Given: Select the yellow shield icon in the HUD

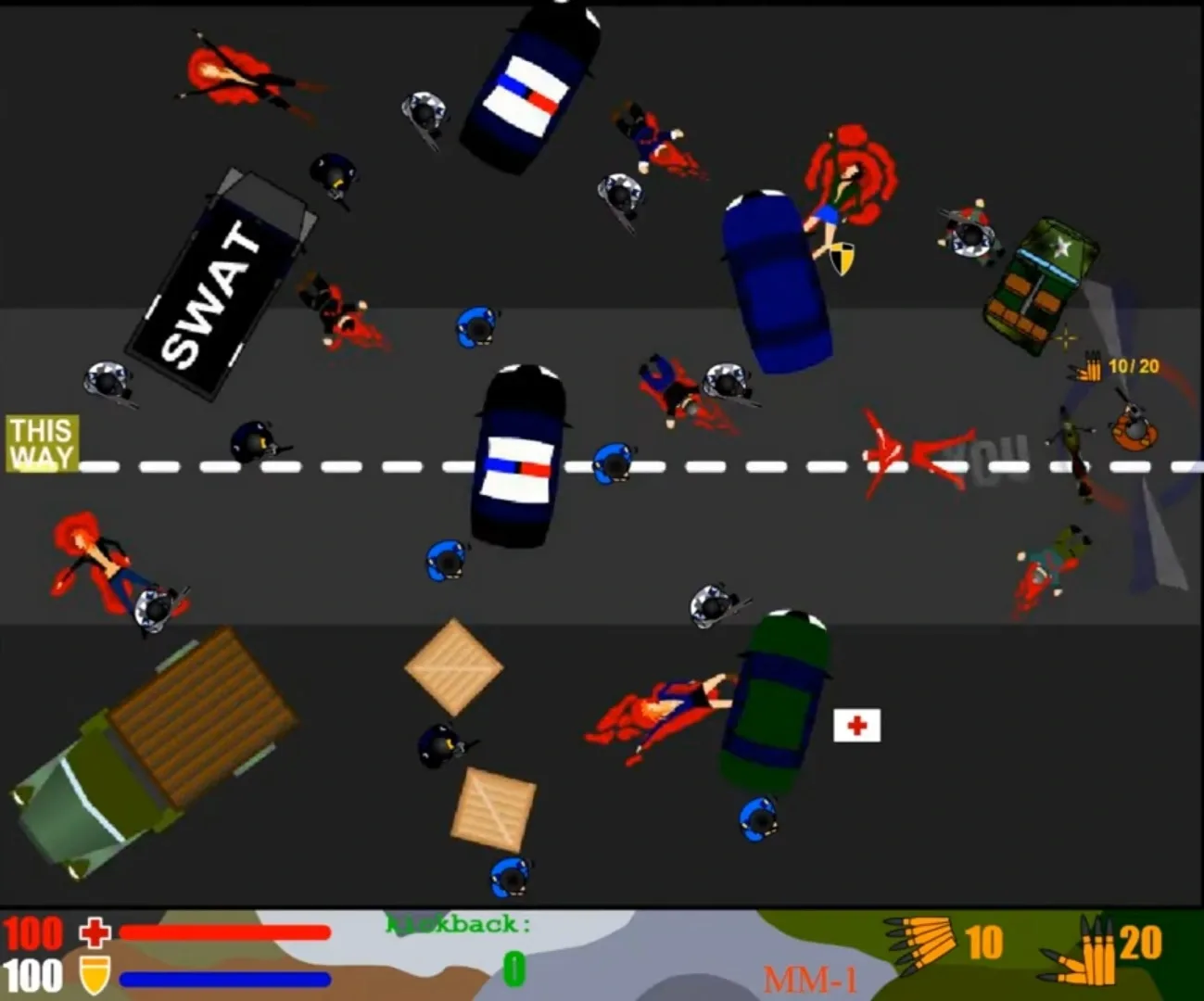Looking at the screenshot, I should click(93, 974).
